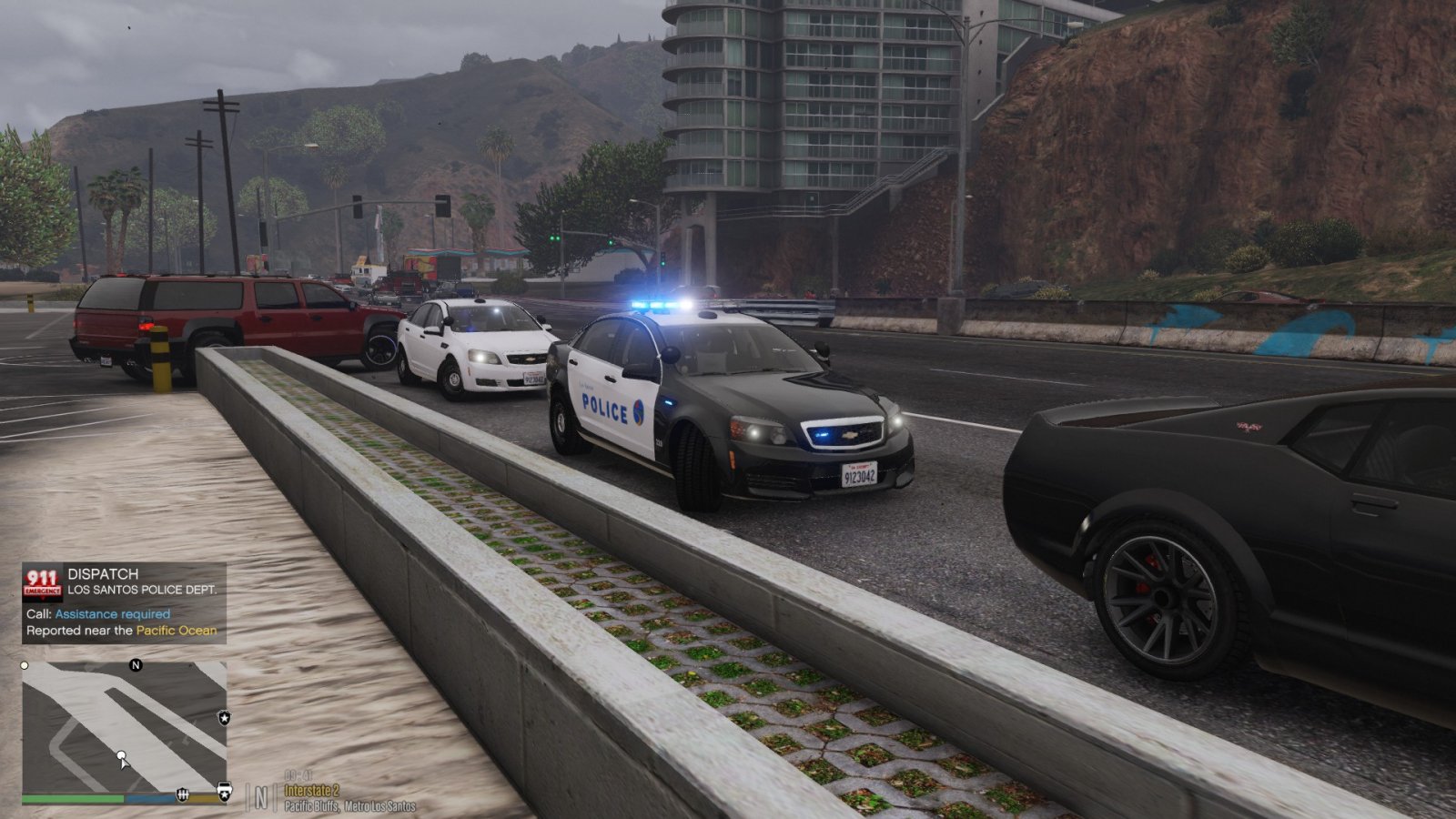
Task: Click the compass "N" indicator beside the street name
Action: coord(260,794)
